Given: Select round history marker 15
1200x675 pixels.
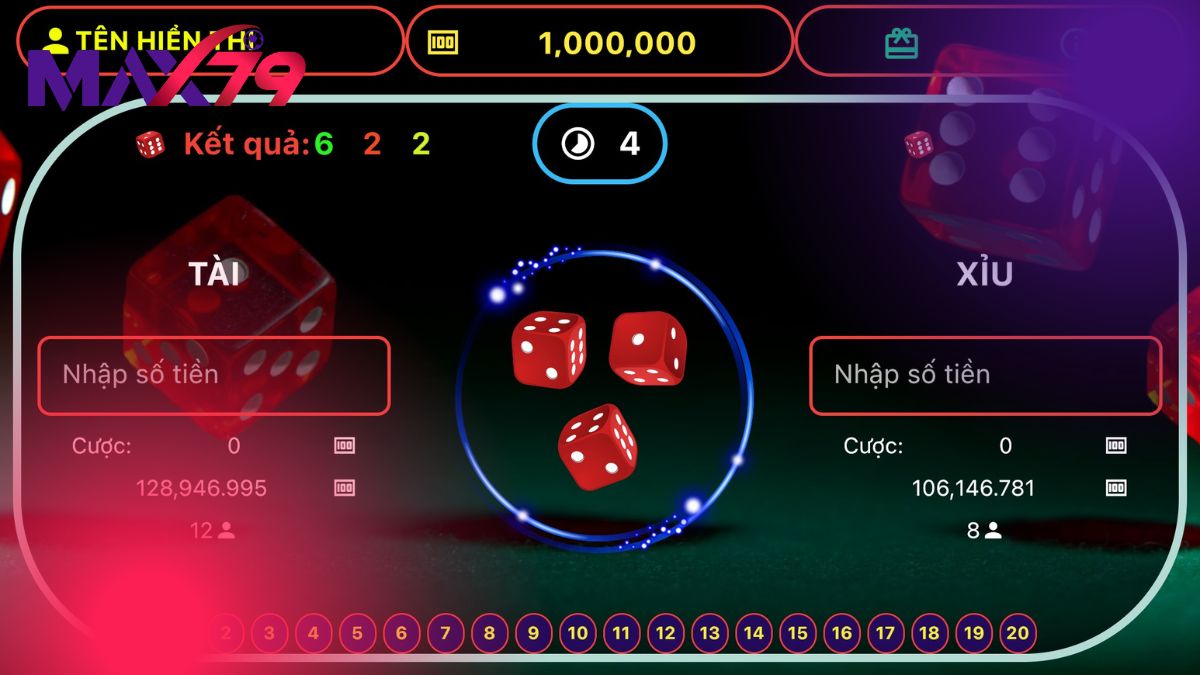Looking at the screenshot, I should 797,633.
